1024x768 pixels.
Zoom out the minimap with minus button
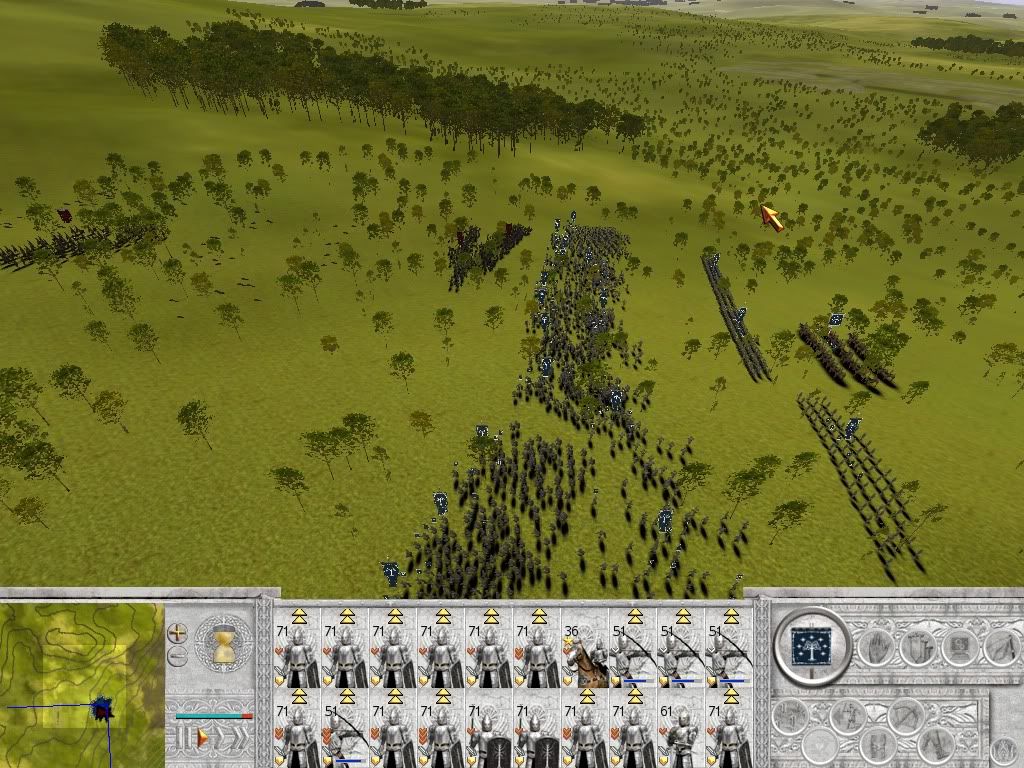point(177,656)
